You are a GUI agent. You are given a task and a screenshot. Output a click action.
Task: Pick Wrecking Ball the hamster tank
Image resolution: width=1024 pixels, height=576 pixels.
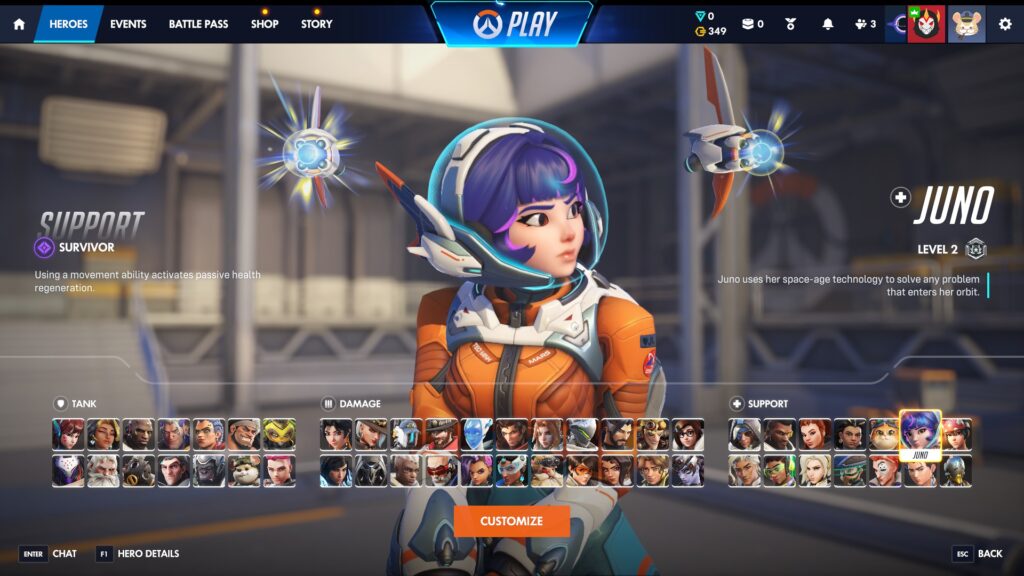click(x=244, y=470)
